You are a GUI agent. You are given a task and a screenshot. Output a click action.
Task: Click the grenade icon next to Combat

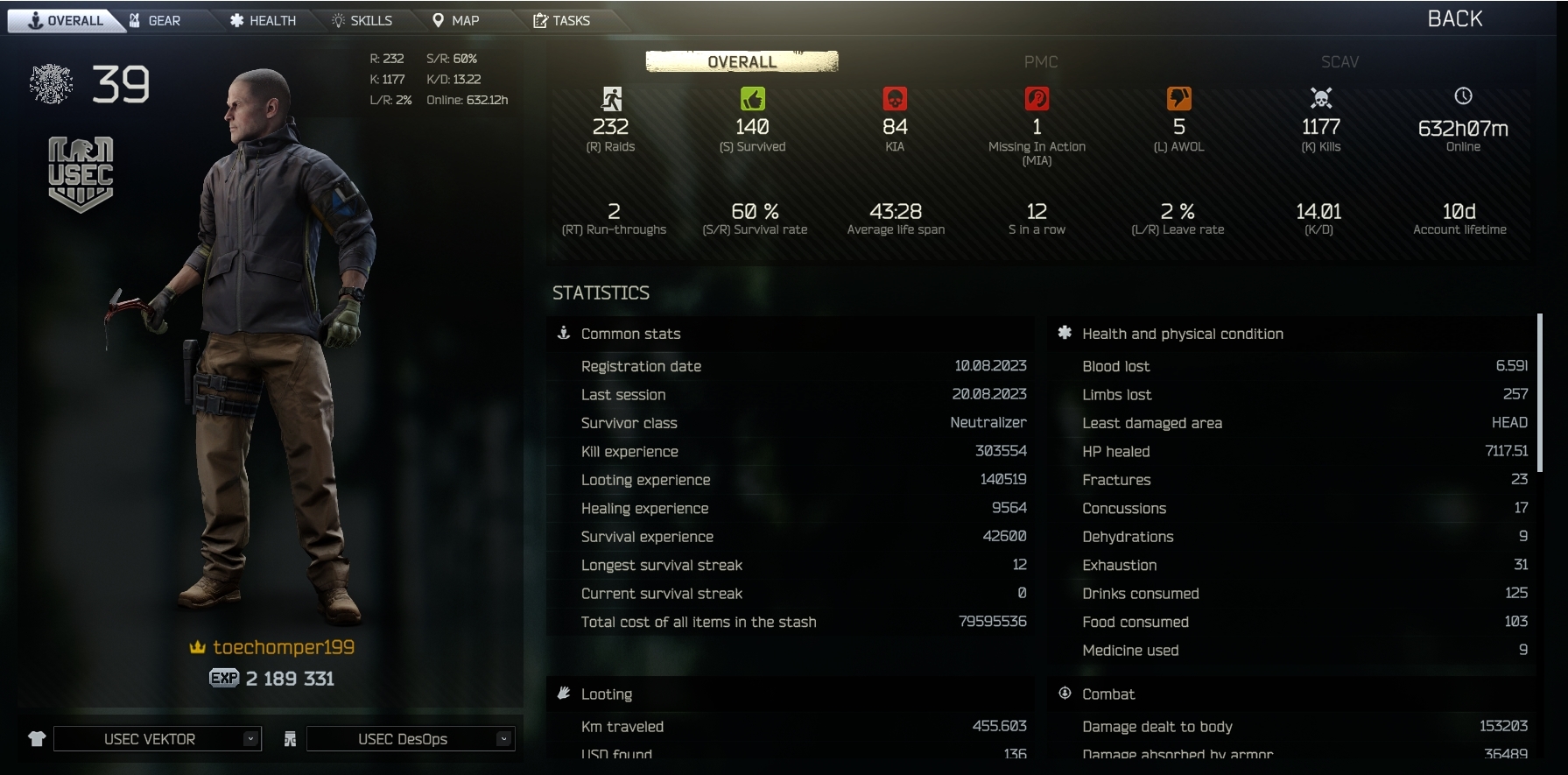[x=1064, y=694]
